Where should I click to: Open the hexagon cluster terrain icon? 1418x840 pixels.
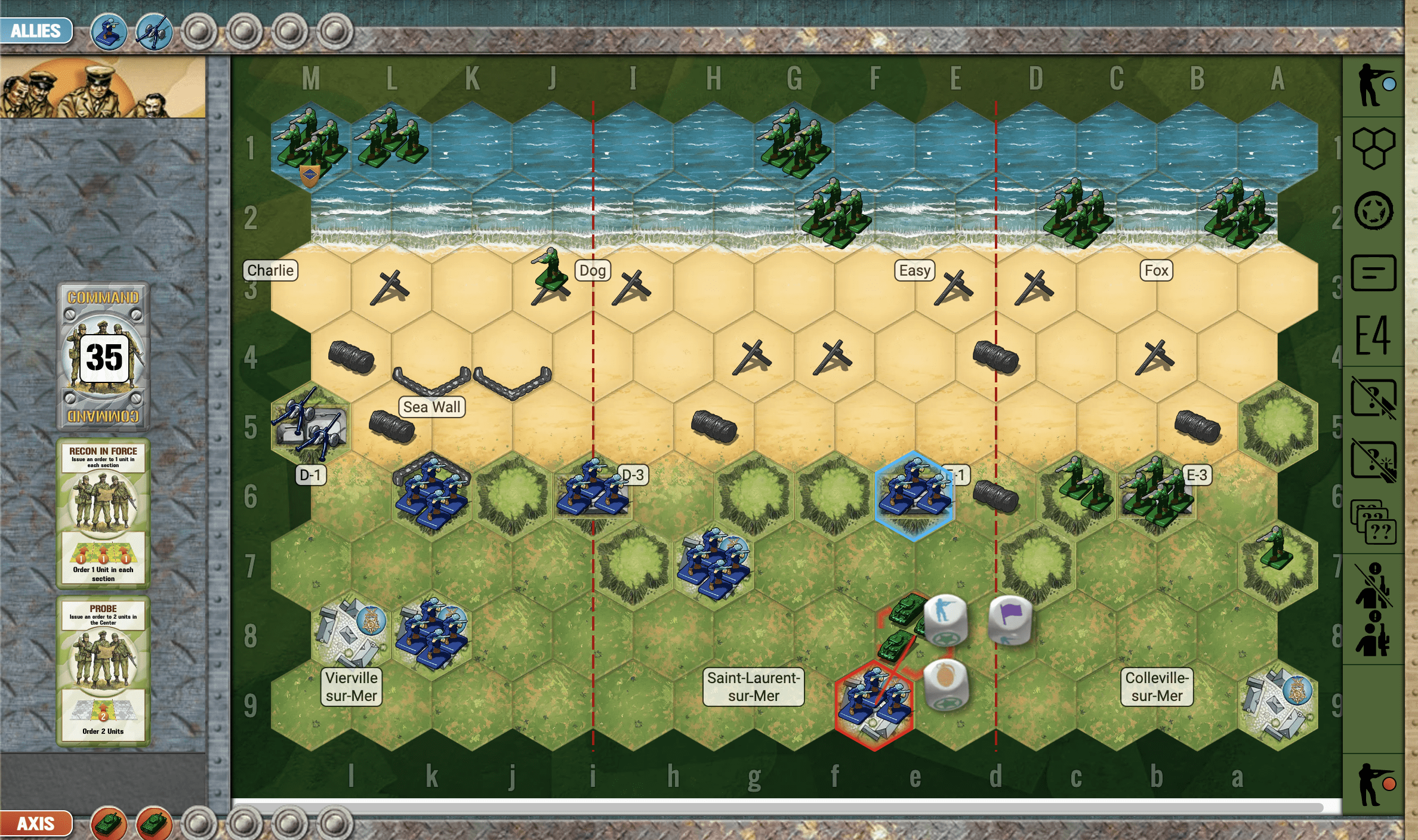click(x=1373, y=147)
